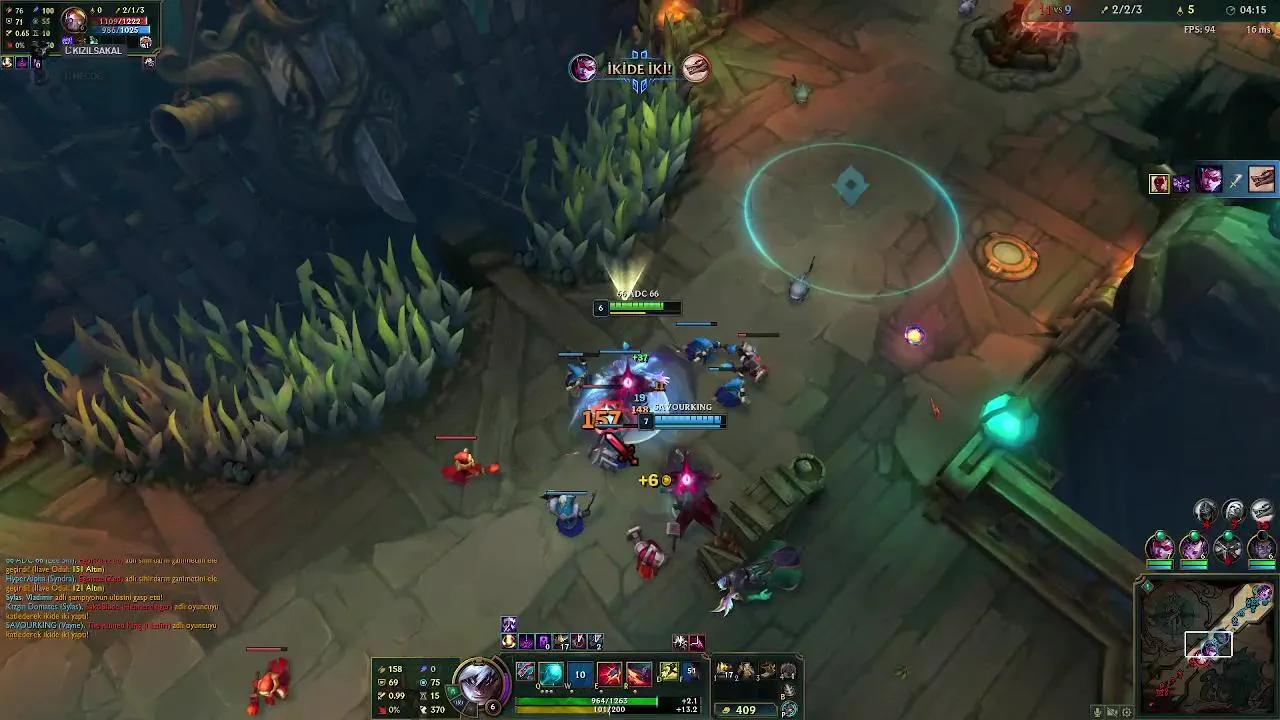Click the gold coin icon next to 409

(x=726, y=709)
